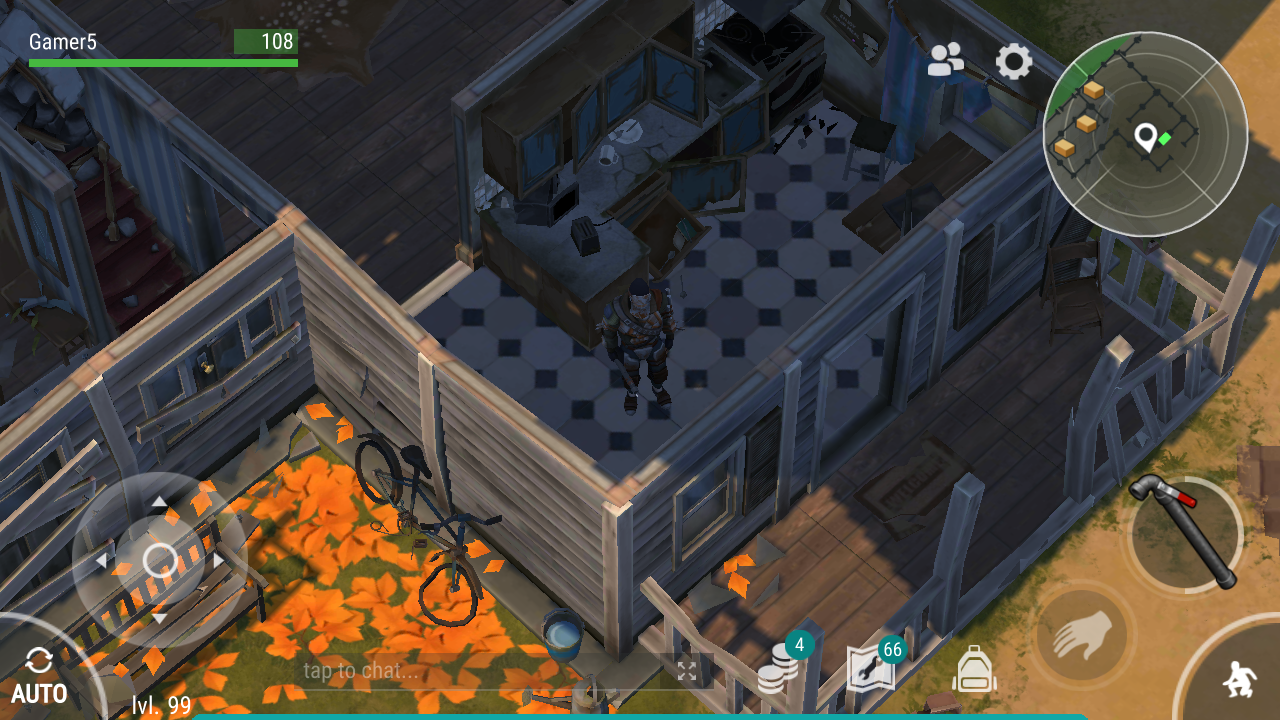
Task: Open the backpack inventory
Action: [x=974, y=669]
